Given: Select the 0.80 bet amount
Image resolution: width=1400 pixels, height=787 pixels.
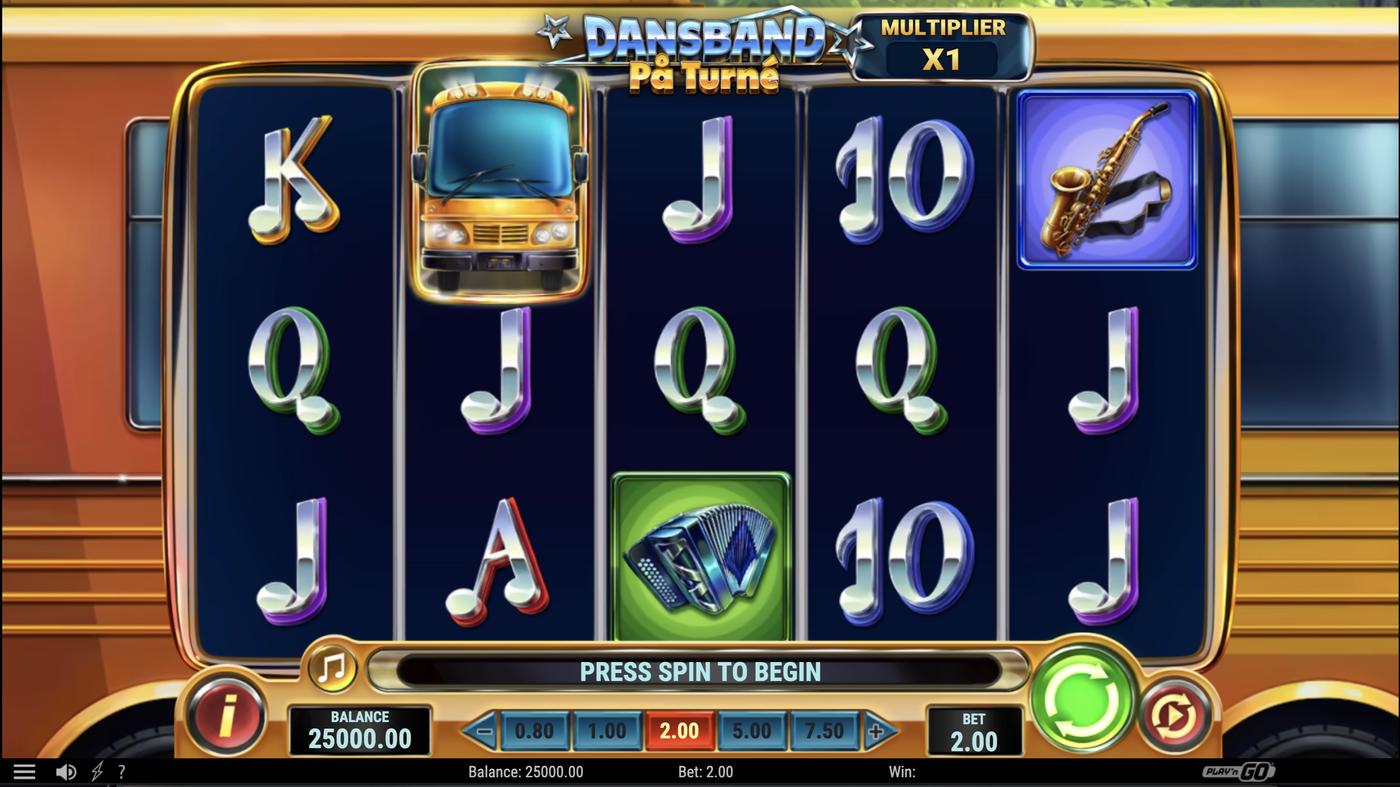Looking at the screenshot, I should [x=534, y=730].
